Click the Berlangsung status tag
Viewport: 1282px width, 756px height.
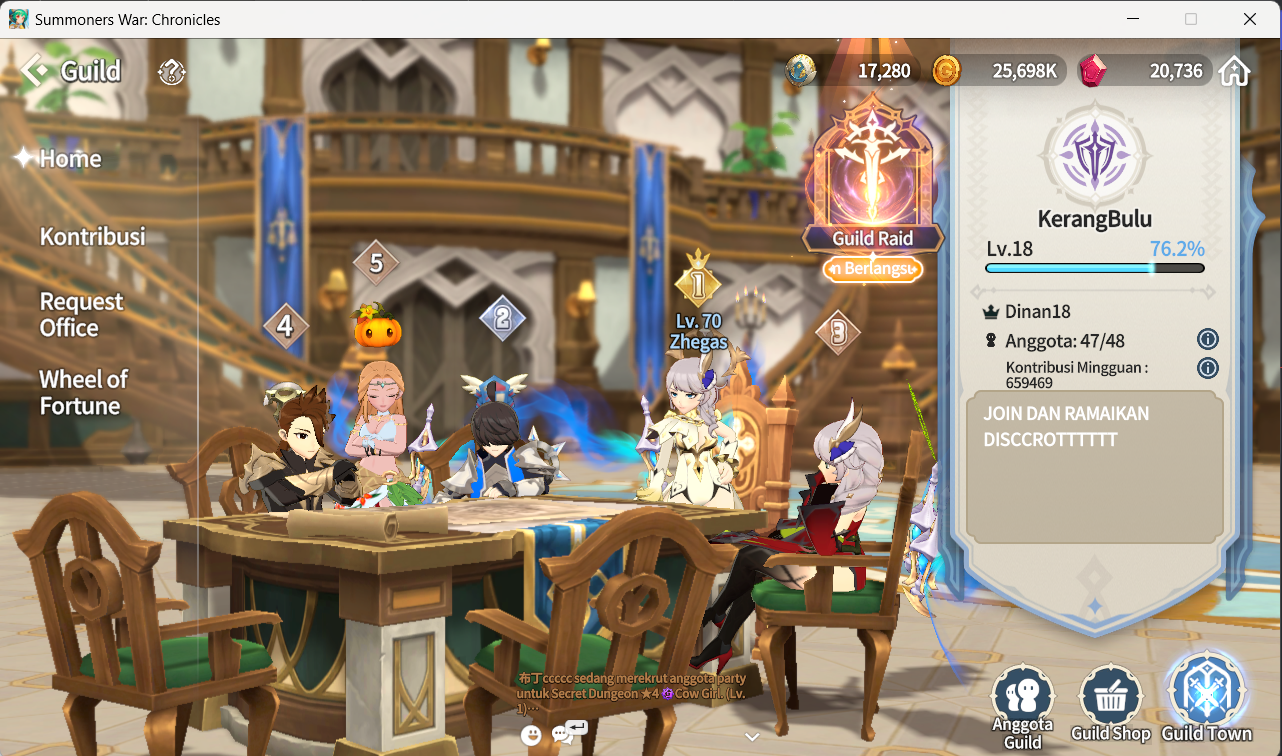pyautogui.click(x=871, y=268)
